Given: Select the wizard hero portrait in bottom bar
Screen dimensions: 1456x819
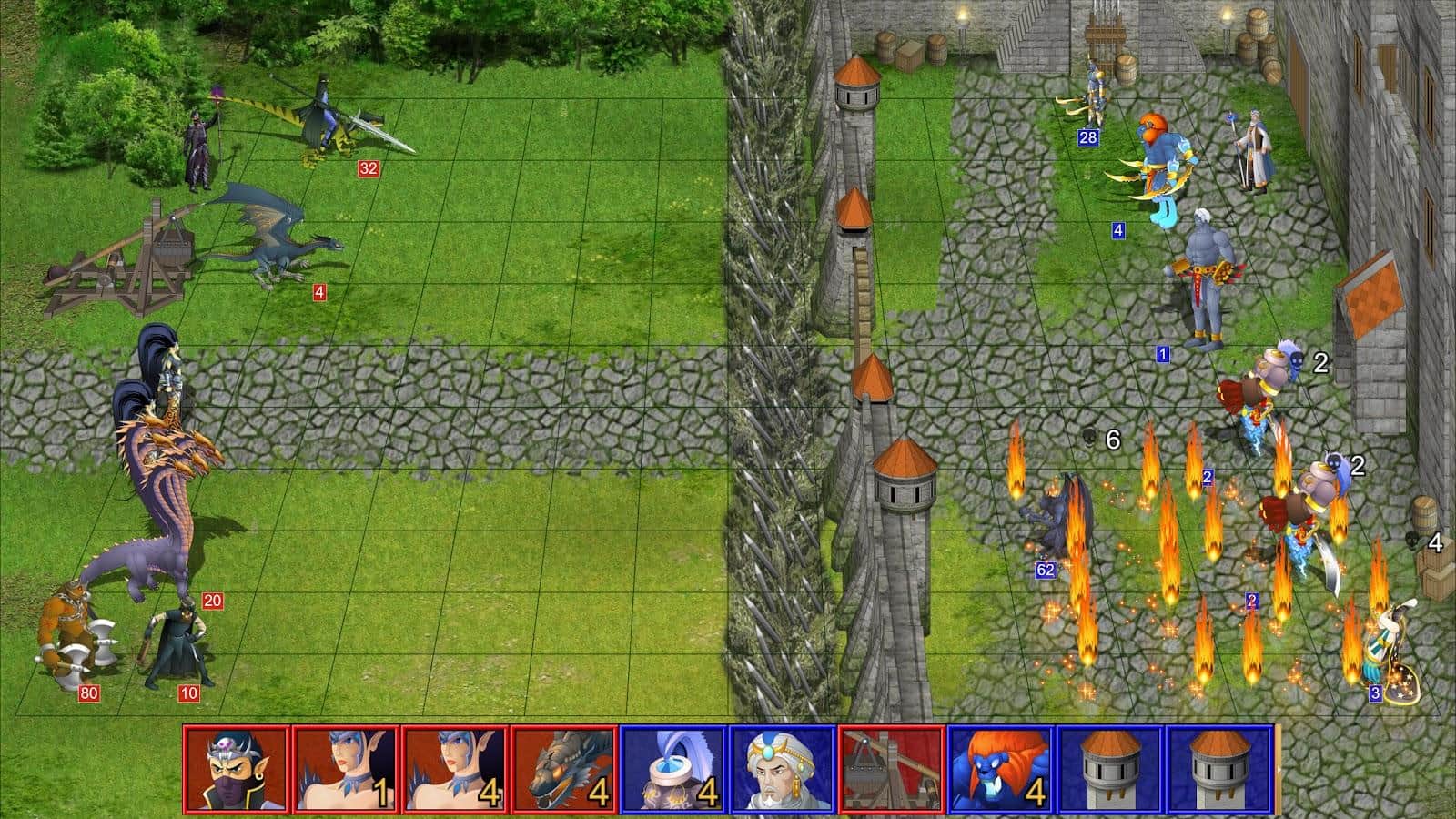Looking at the screenshot, I should pyautogui.click(x=783, y=769).
